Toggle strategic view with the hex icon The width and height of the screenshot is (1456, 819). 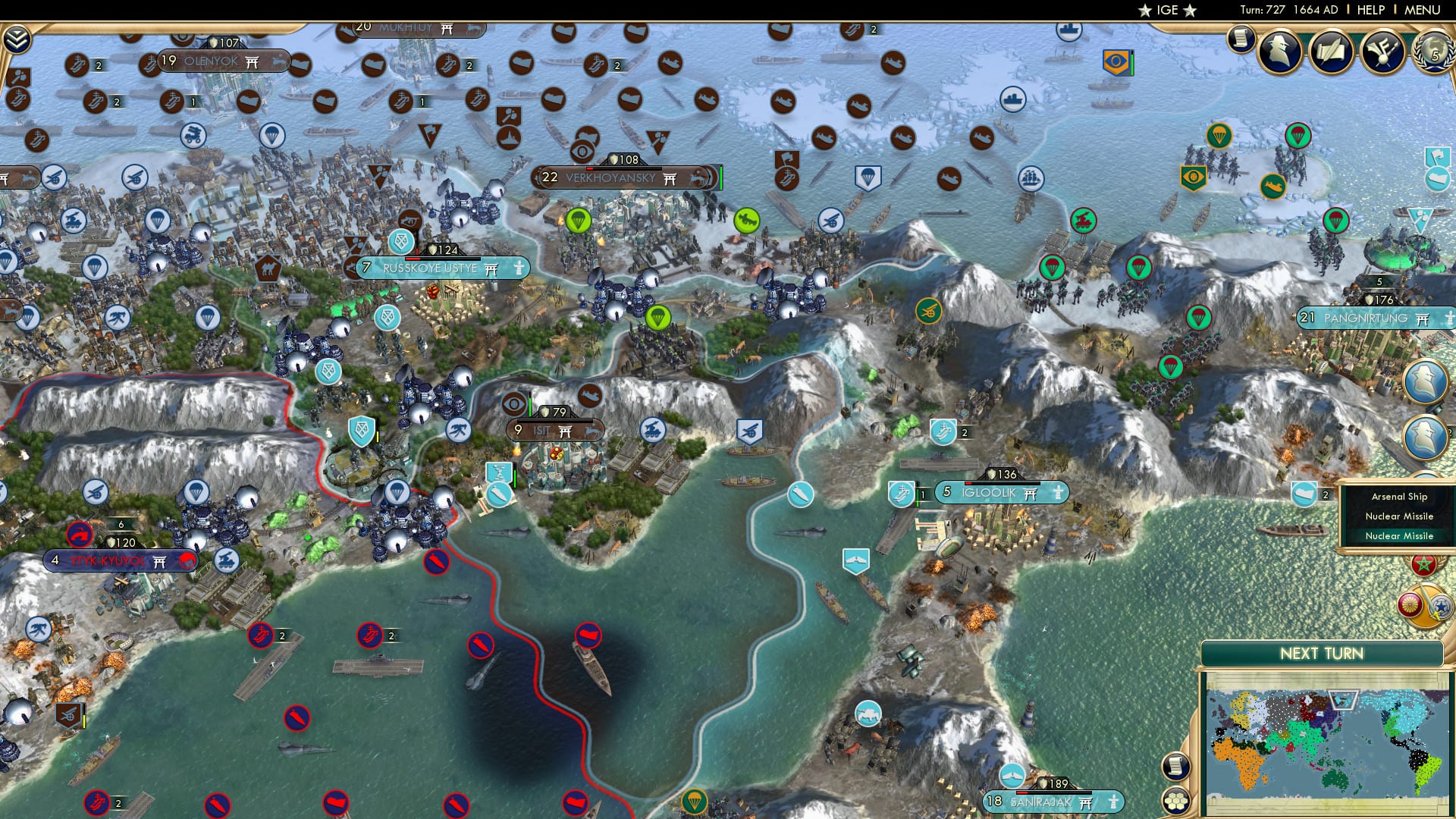pos(1175,801)
